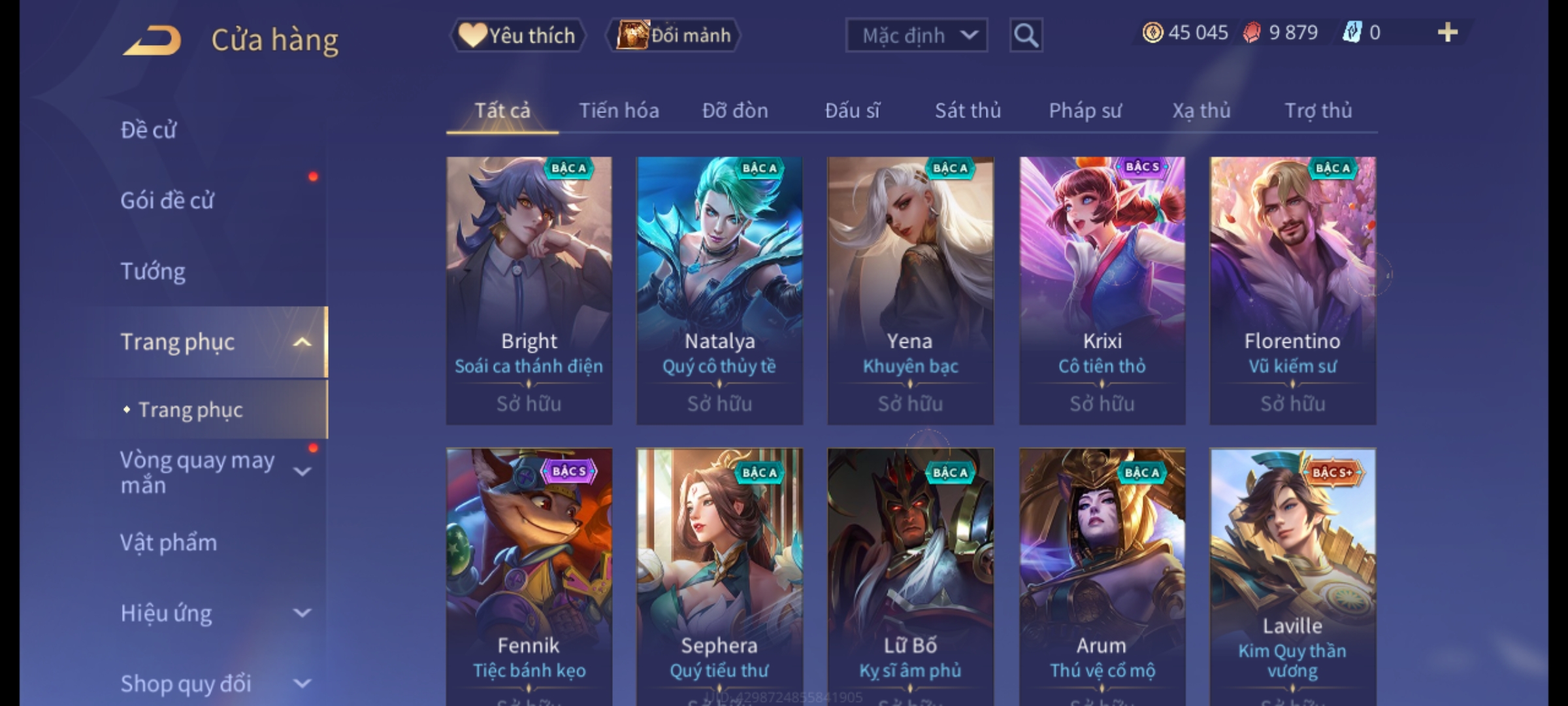View the Laville Kim Quy thần vương skin

(x=1292, y=575)
